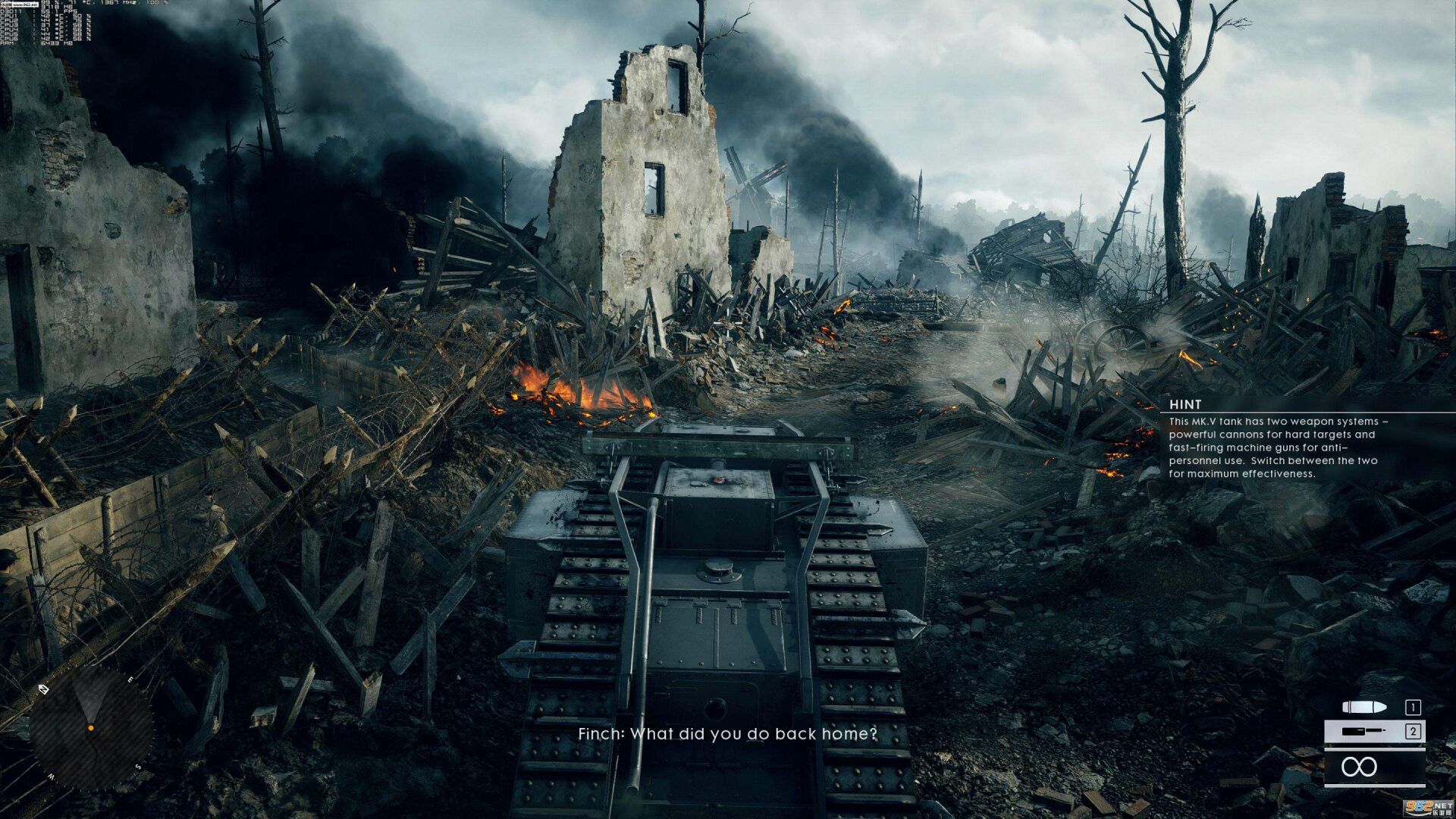
Task: Click the circular minimap radar
Action: click(90, 728)
